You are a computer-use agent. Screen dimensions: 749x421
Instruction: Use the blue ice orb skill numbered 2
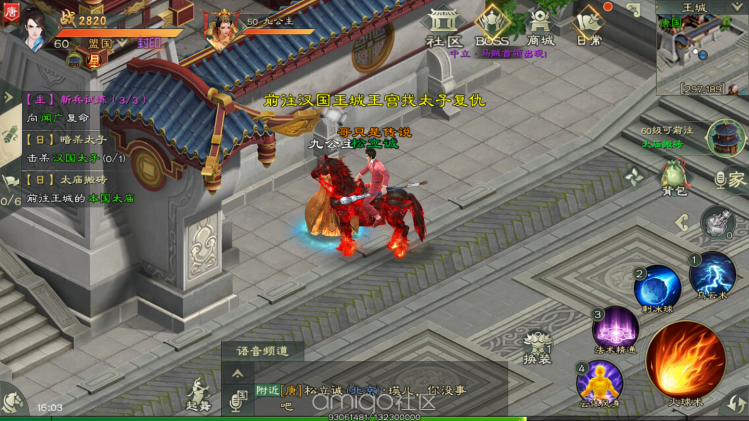tap(657, 288)
